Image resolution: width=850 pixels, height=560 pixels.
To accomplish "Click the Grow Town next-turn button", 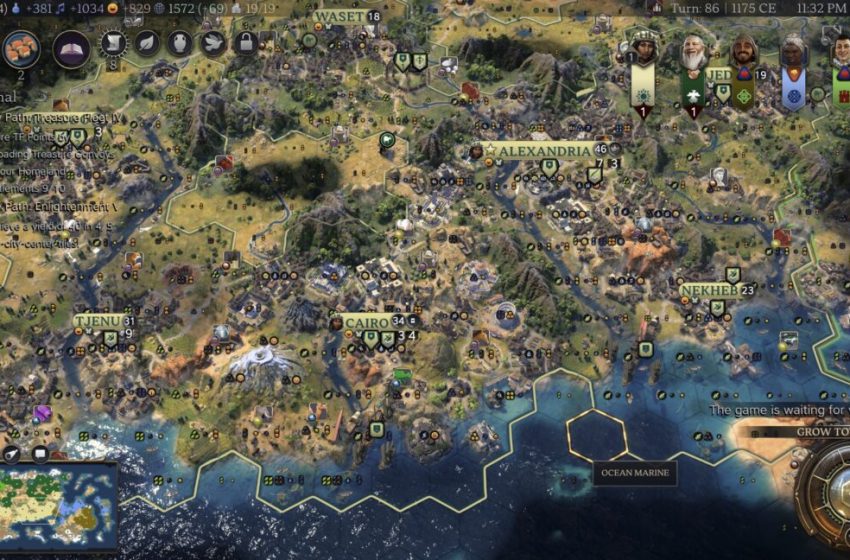I will point(822,433).
